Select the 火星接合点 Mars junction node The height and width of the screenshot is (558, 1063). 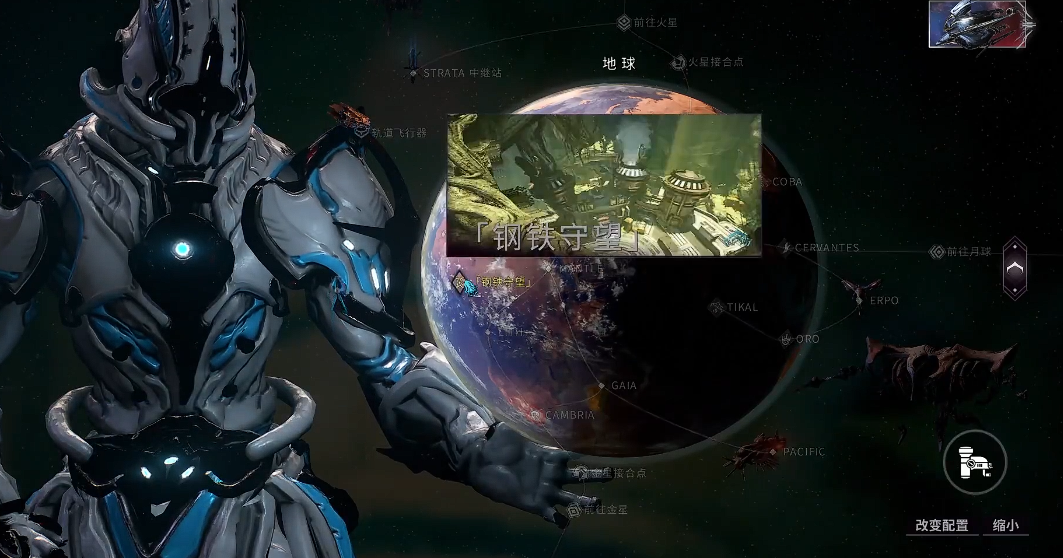[x=678, y=62]
